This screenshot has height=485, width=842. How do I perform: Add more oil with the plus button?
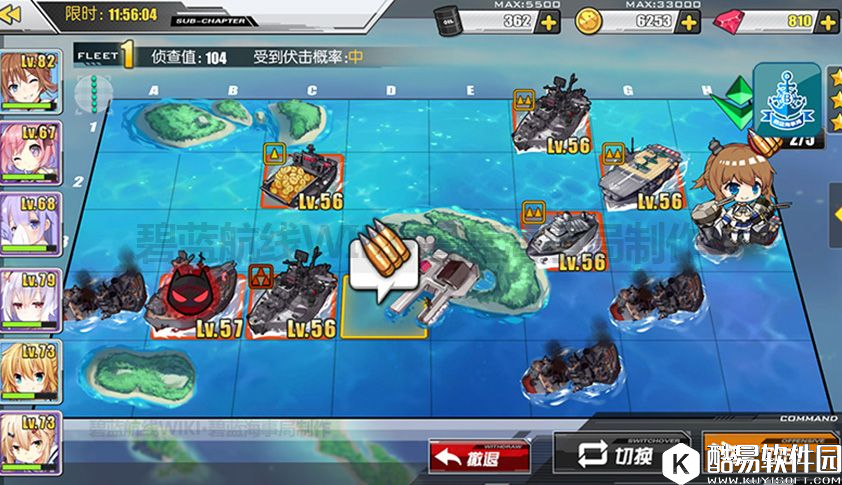(x=549, y=23)
